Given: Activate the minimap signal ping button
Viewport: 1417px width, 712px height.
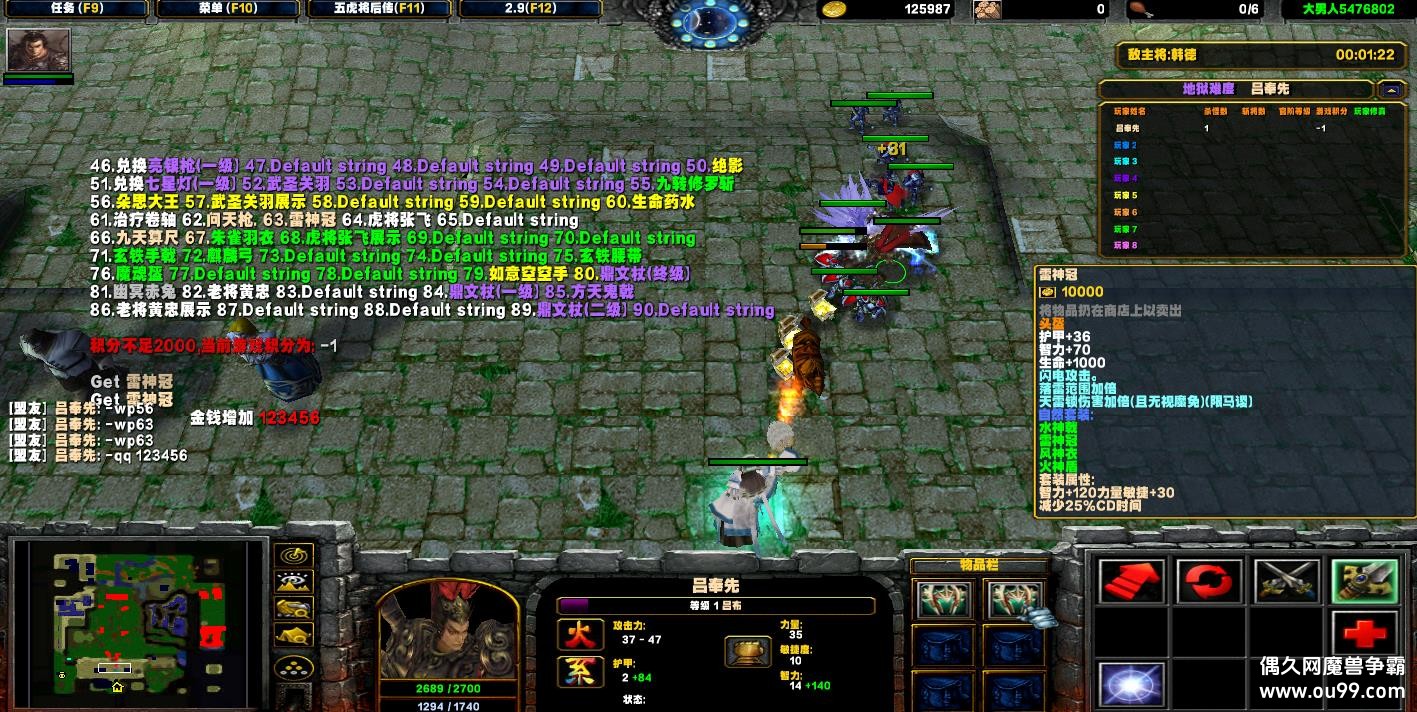Looking at the screenshot, I should click(x=294, y=555).
